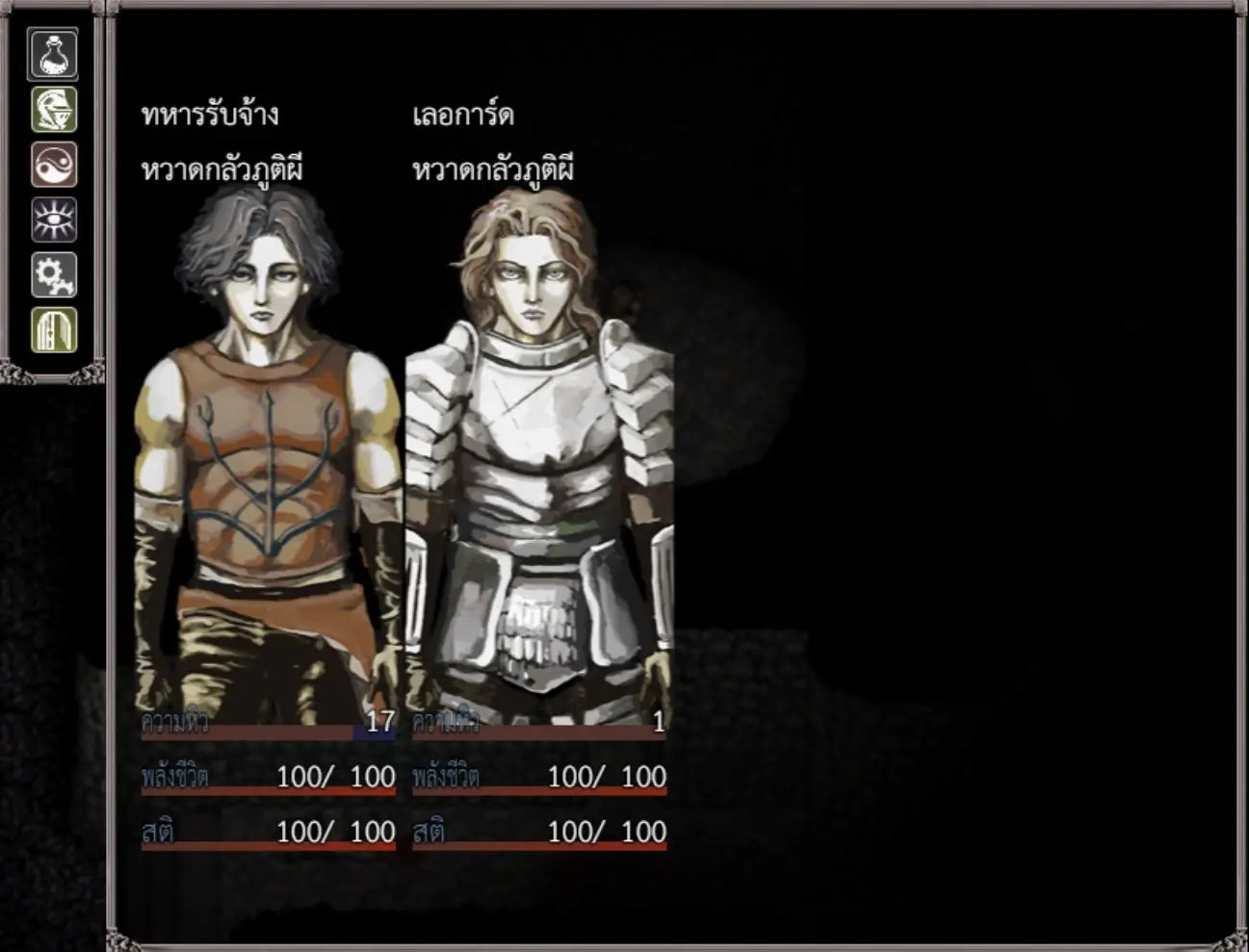Click the ทหารรับจ้าง character name label
The width and height of the screenshot is (1249, 952).
[210, 115]
